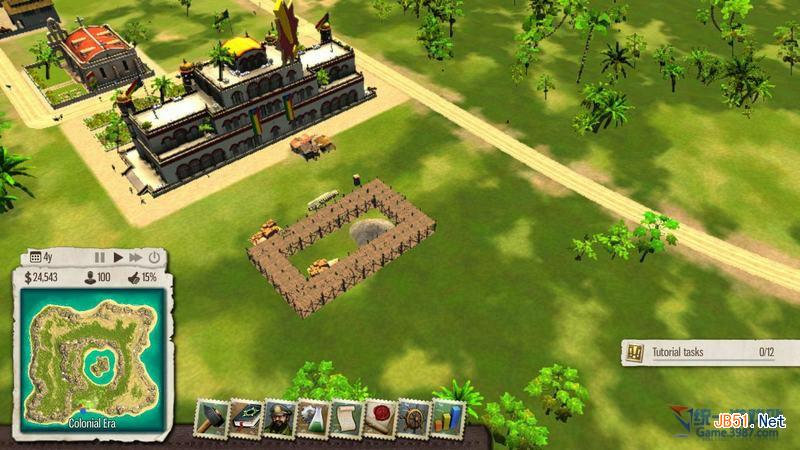Open the red wax seal stamp

point(380,418)
